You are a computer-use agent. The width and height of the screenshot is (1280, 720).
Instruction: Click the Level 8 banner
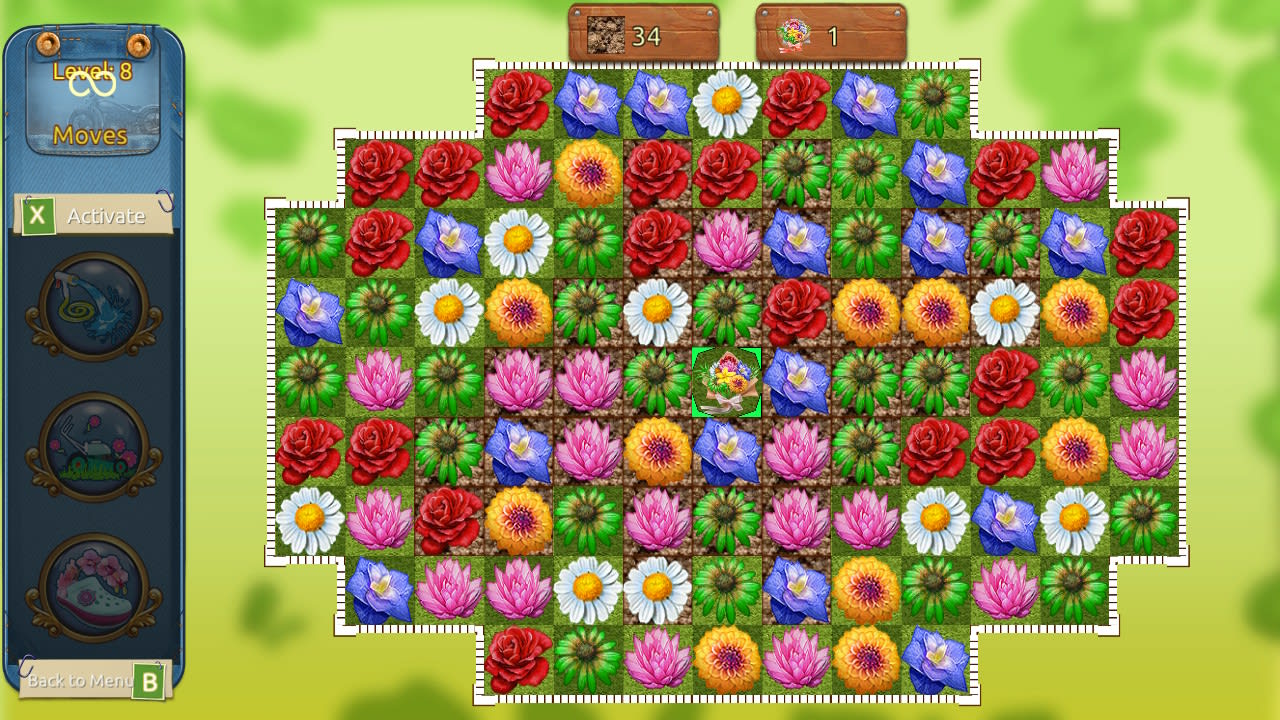[90, 71]
